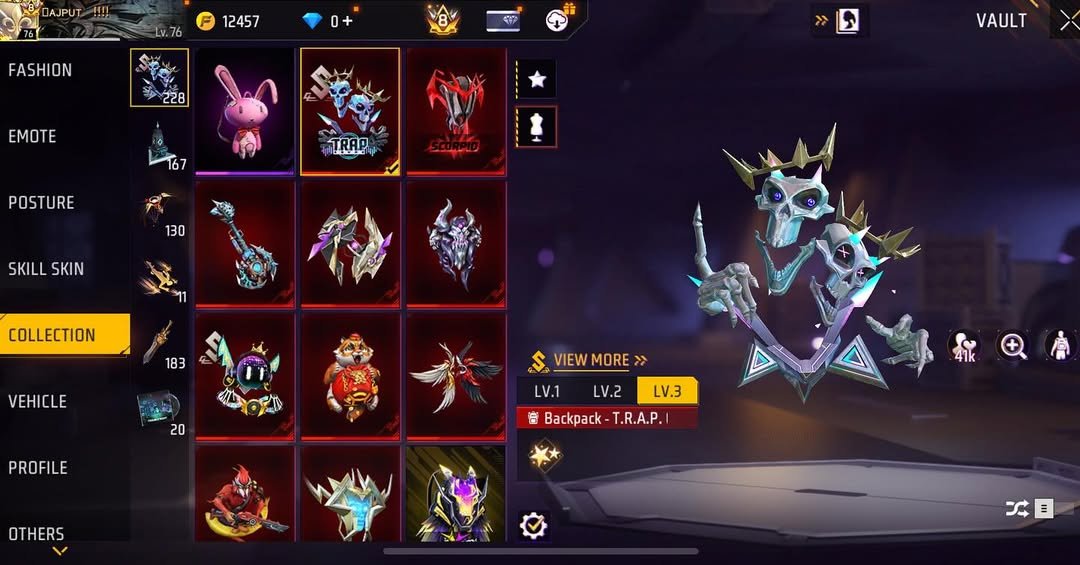Close the Vault screen
Screen dimensions: 1080x565
[1068, 21]
